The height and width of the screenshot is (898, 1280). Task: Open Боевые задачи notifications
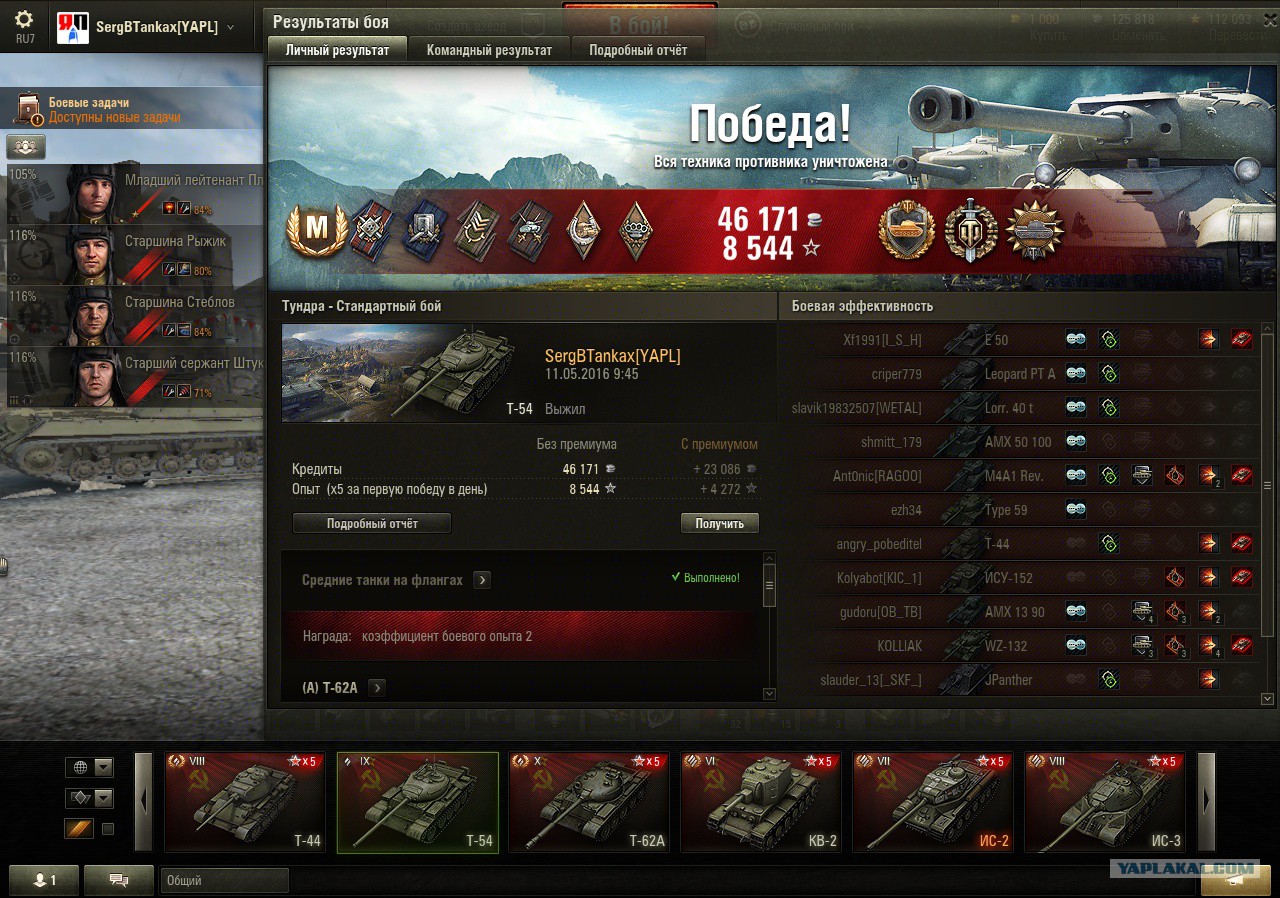pos(100,110)
